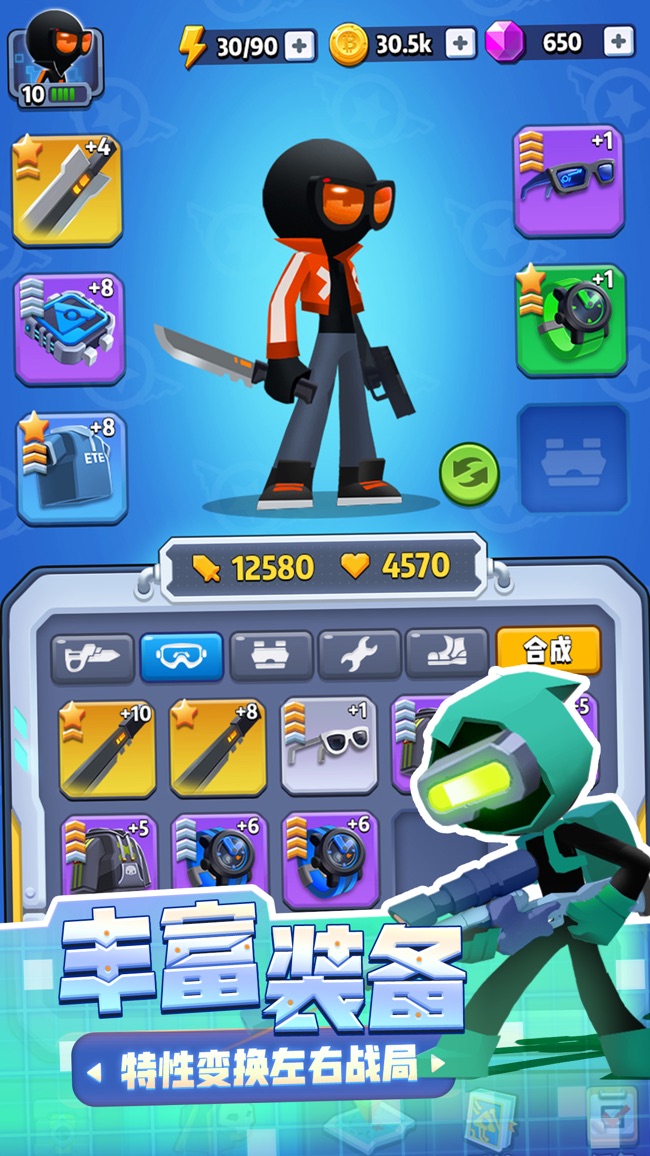Select the equipped blue sunglasses slot

pos(568,181)
